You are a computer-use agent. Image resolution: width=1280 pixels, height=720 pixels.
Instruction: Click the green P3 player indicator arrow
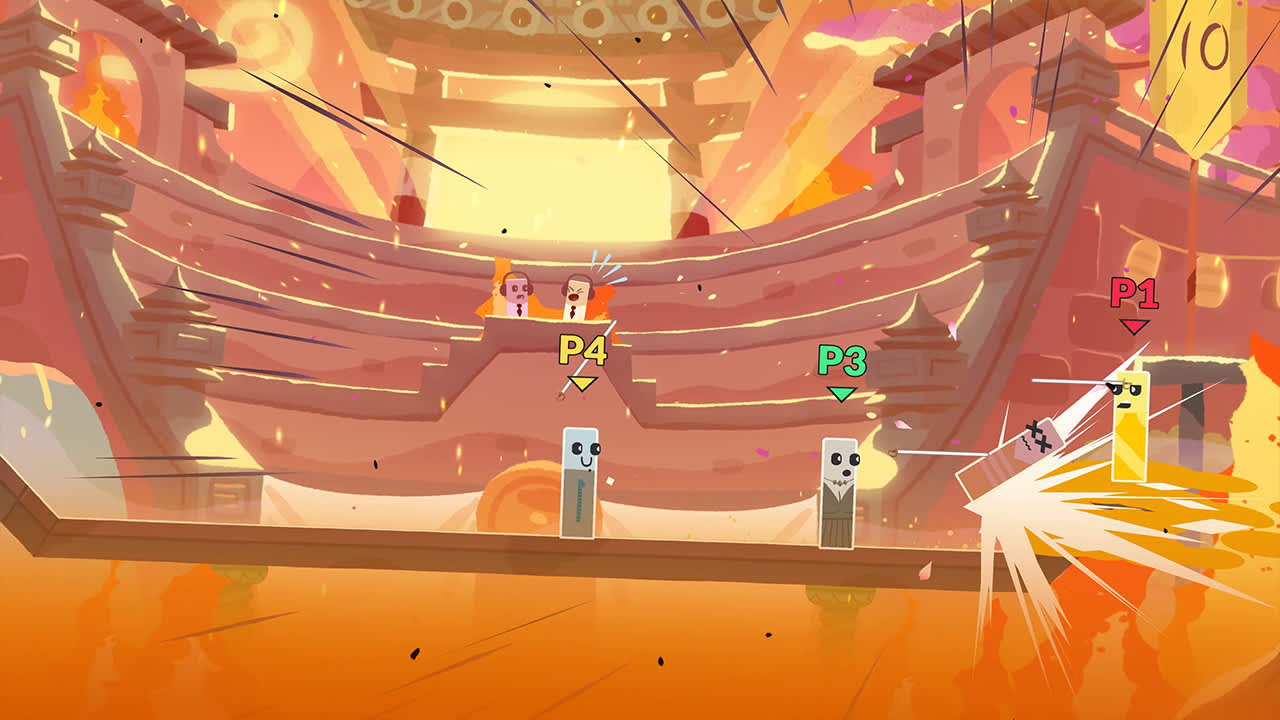click(x=840, y=393)
